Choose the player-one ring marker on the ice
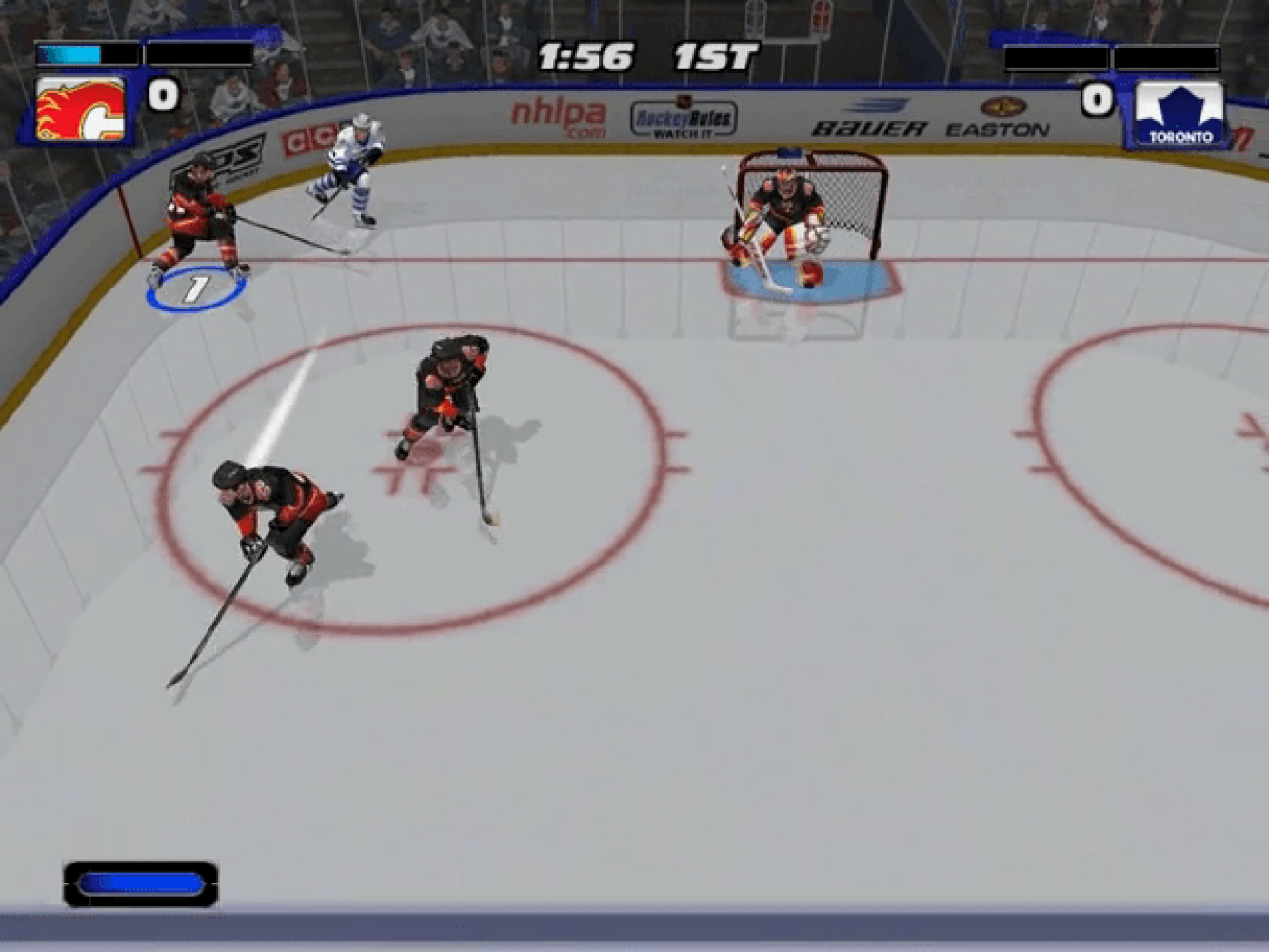 coord(195,289)
